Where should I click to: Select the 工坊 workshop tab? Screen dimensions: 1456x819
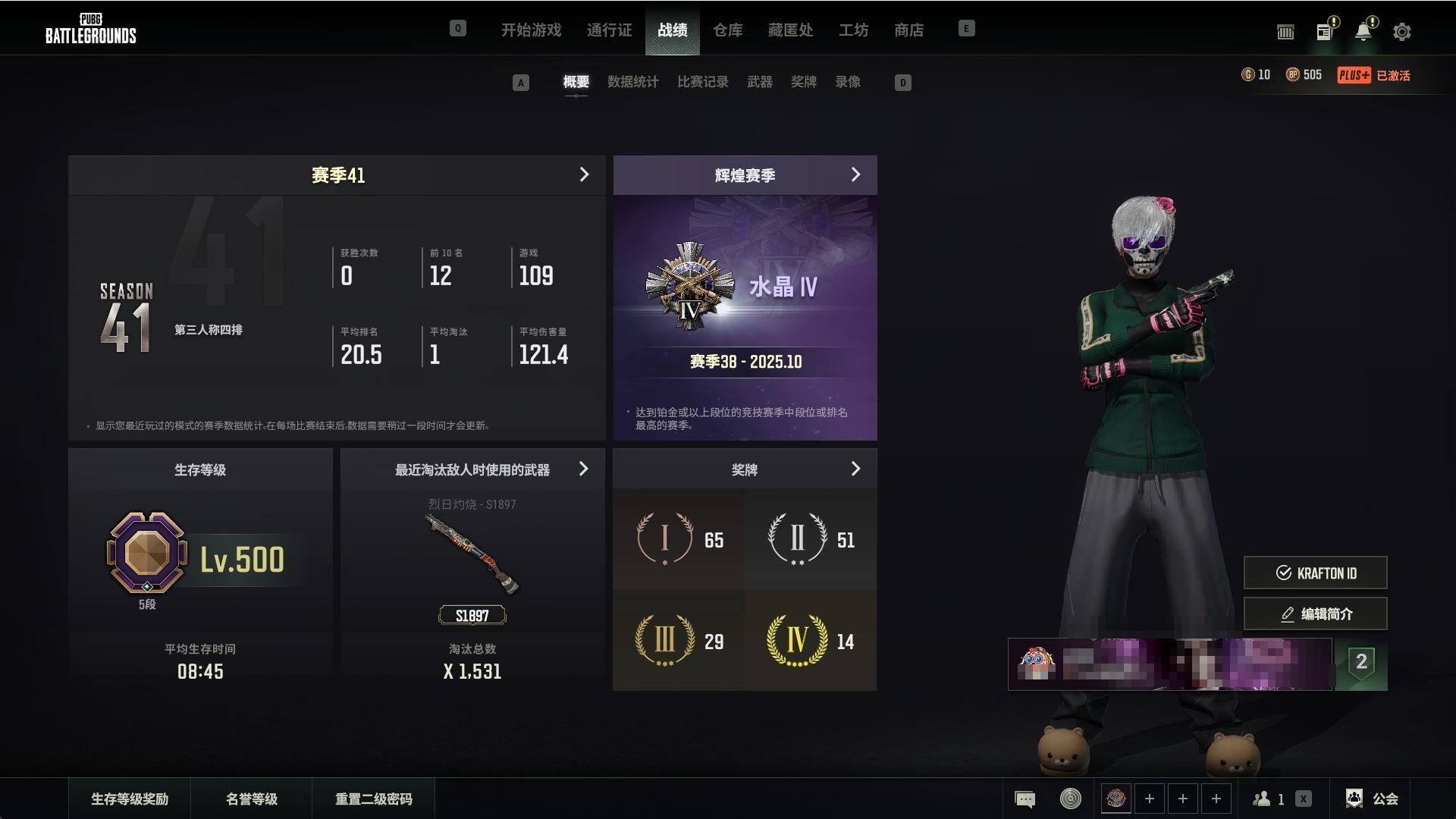[853, 30]
